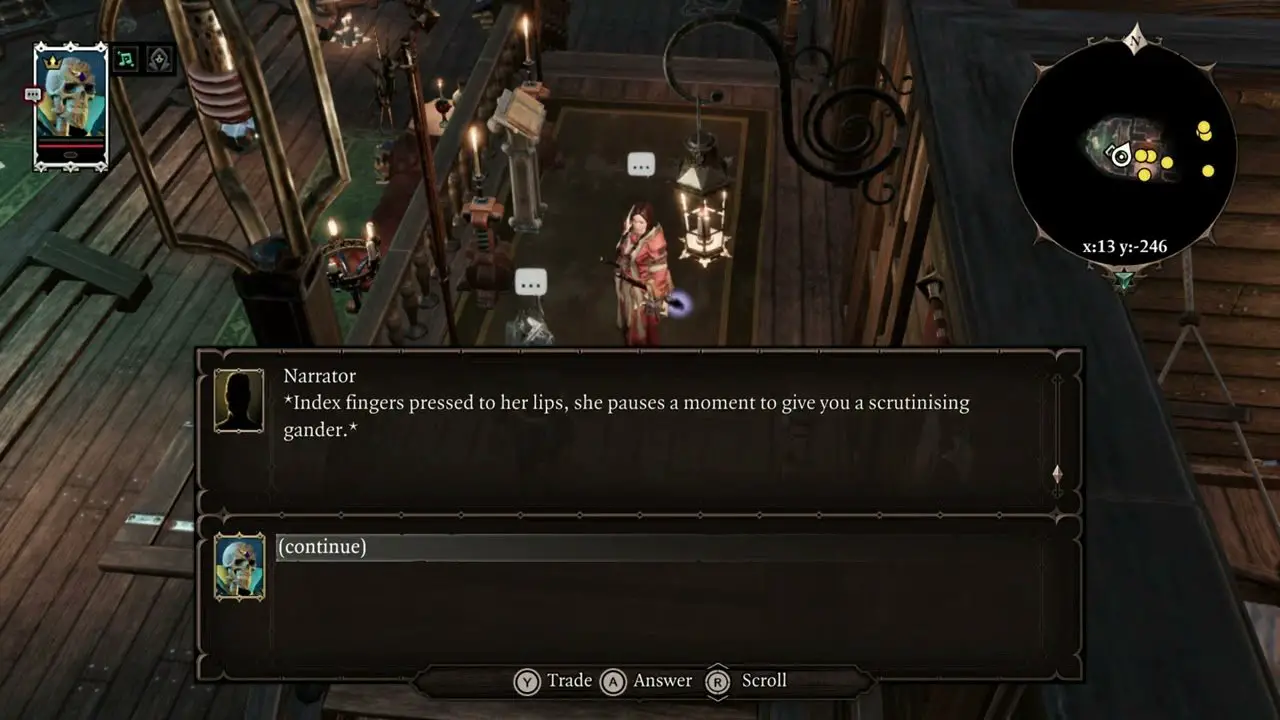This screenshot has width=1280, height=720.
Task: Click the dialogue text scrollbar
Action: (x=1057, y=434)
